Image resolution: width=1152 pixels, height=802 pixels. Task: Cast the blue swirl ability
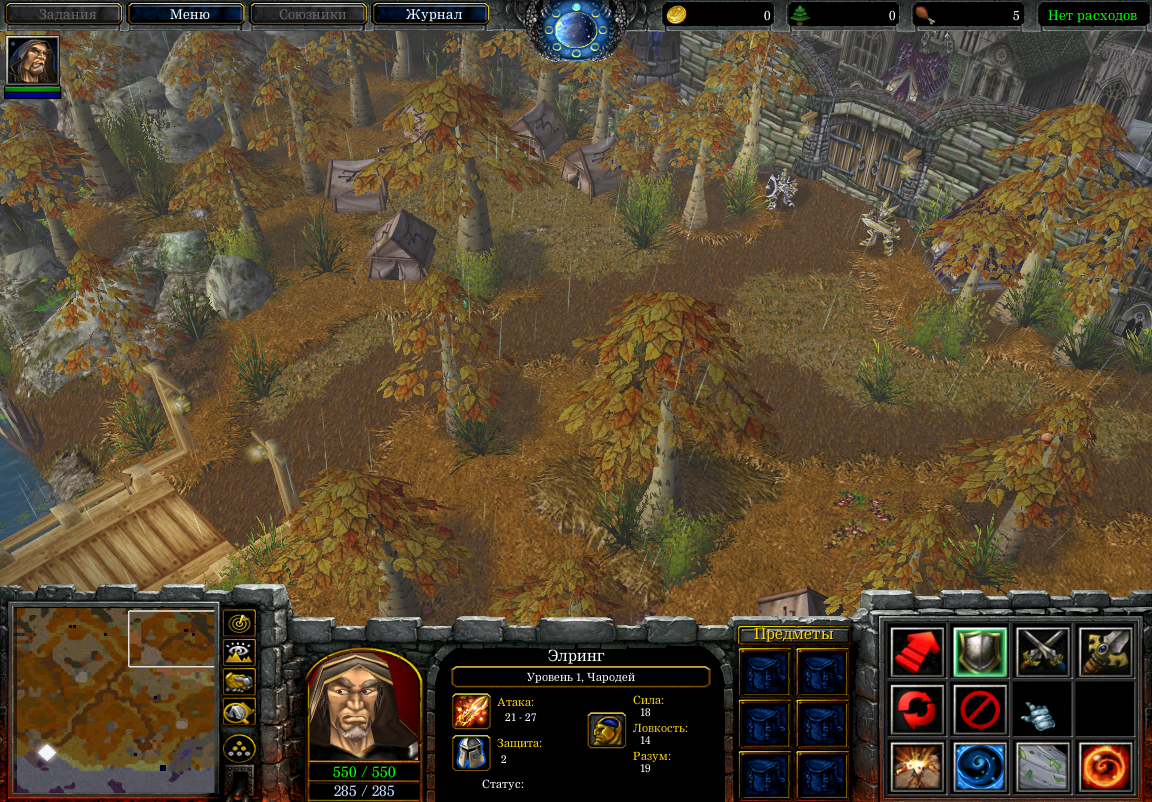click(979, 767)
